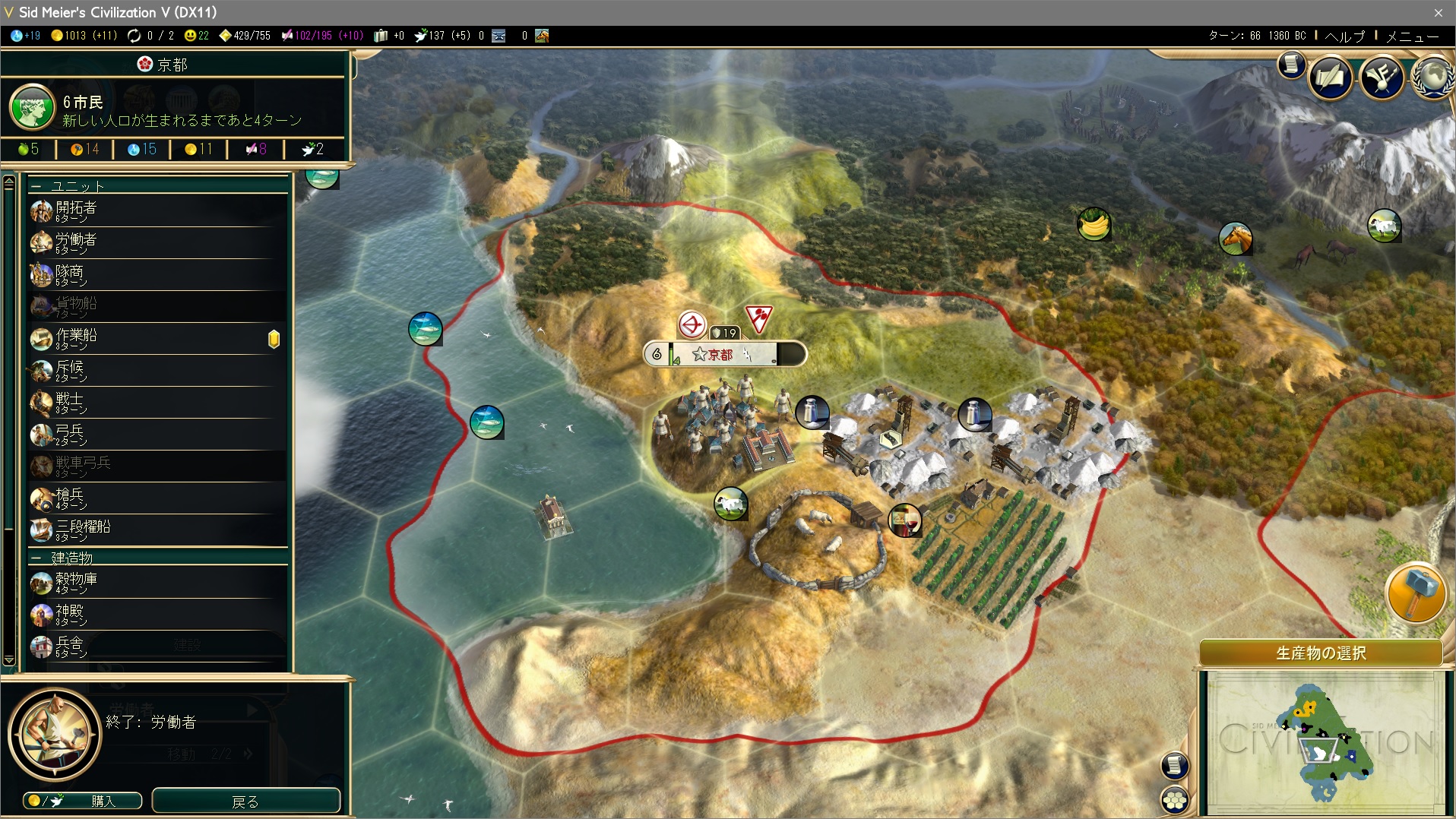Open ヘルプ (Help) in the top bar
Screen dimensions: 1456x819
tap(1344, 36)
